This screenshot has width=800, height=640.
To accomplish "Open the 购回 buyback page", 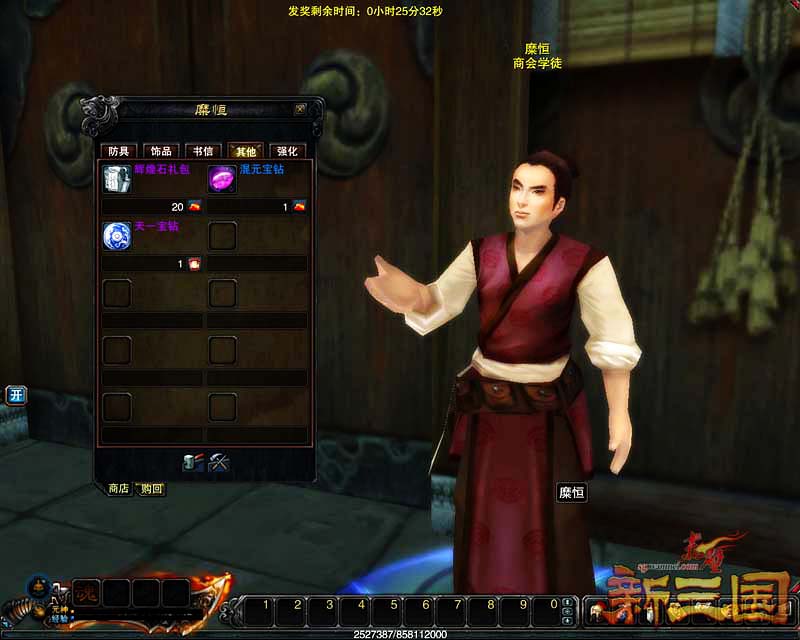I will (x=152, y=488).
